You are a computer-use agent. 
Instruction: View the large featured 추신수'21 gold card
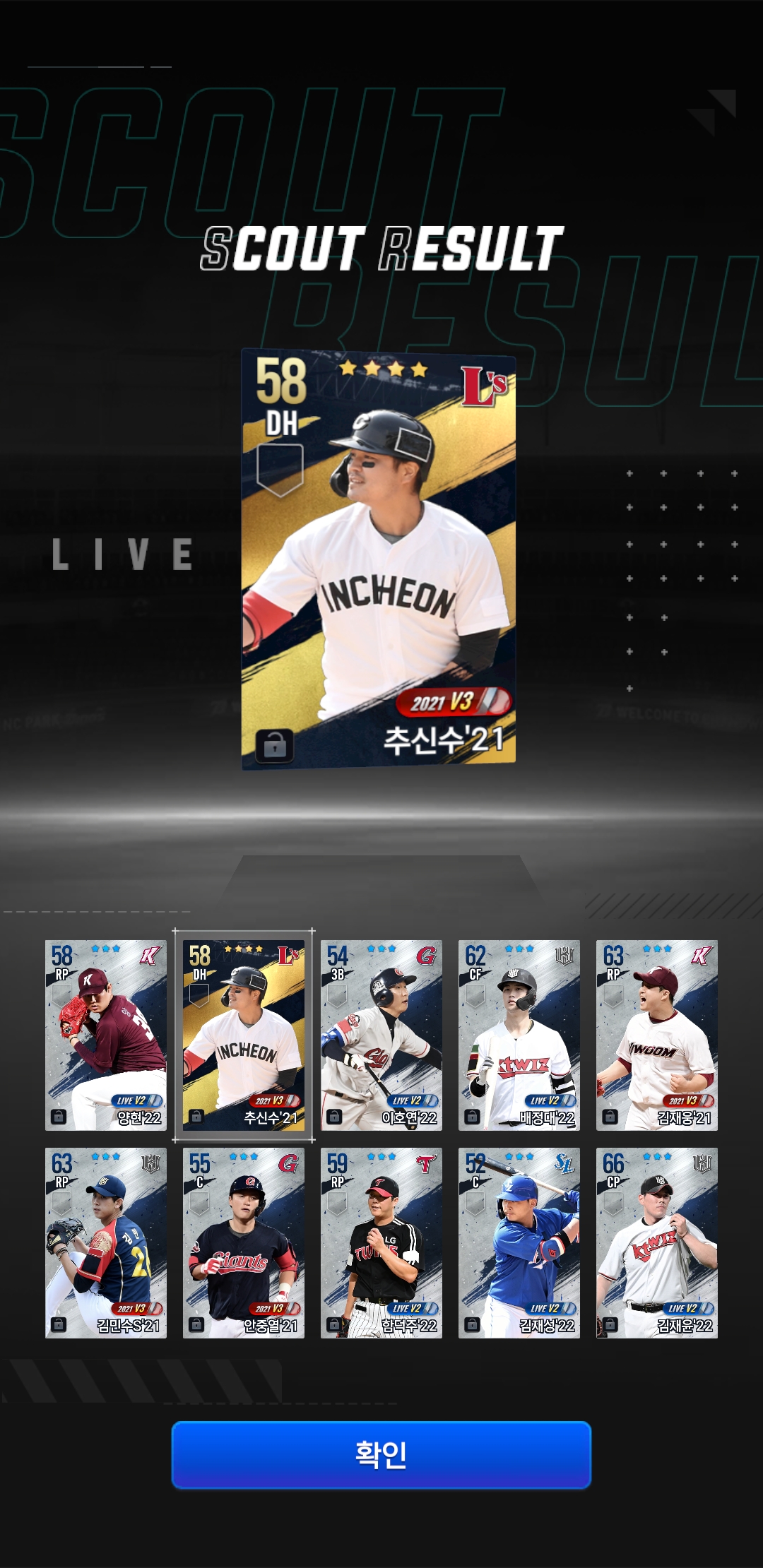click(379, 559)
